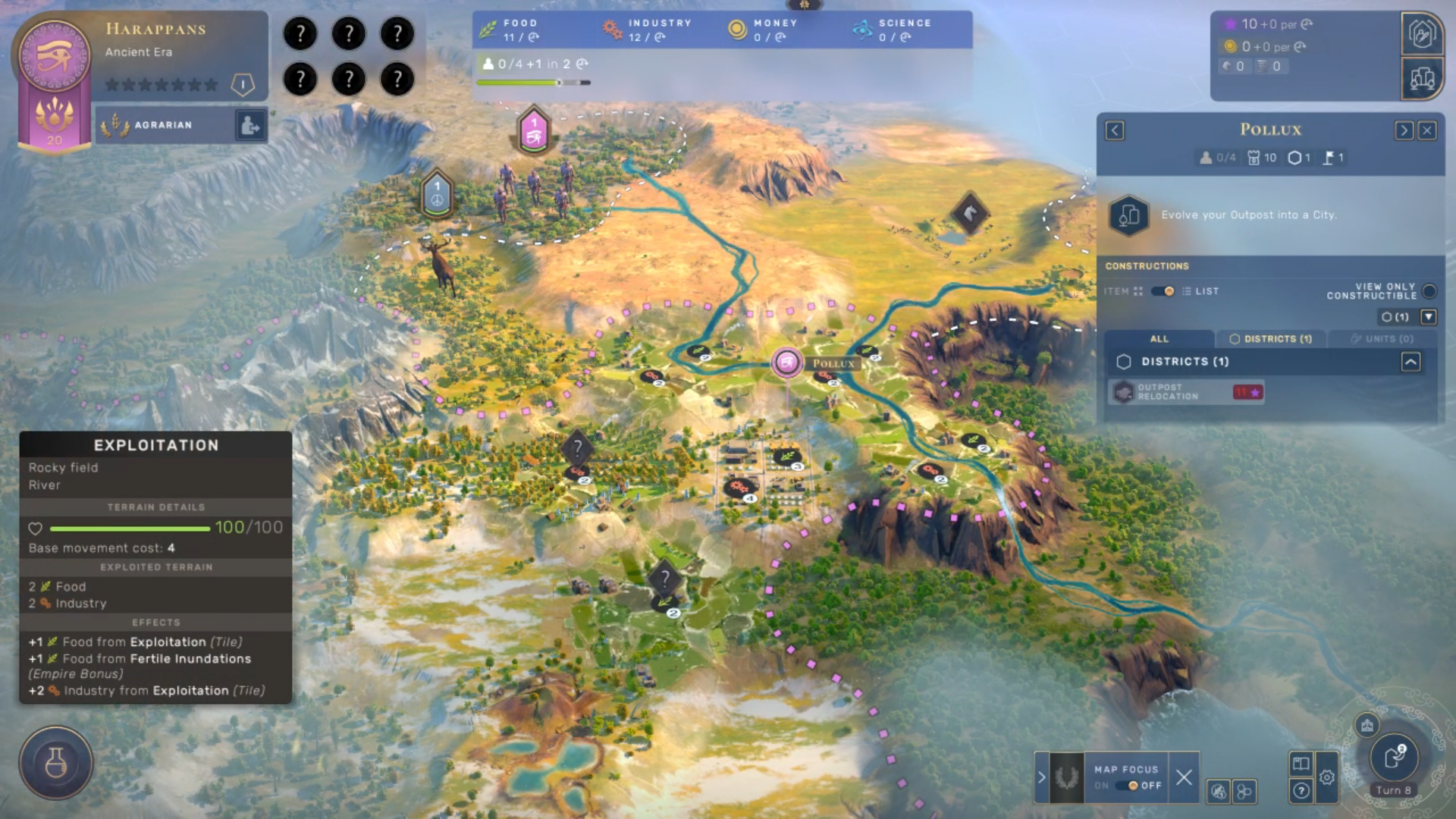Select the Pollux outpost map label
1456x819 pixels.
click(832, 364)
